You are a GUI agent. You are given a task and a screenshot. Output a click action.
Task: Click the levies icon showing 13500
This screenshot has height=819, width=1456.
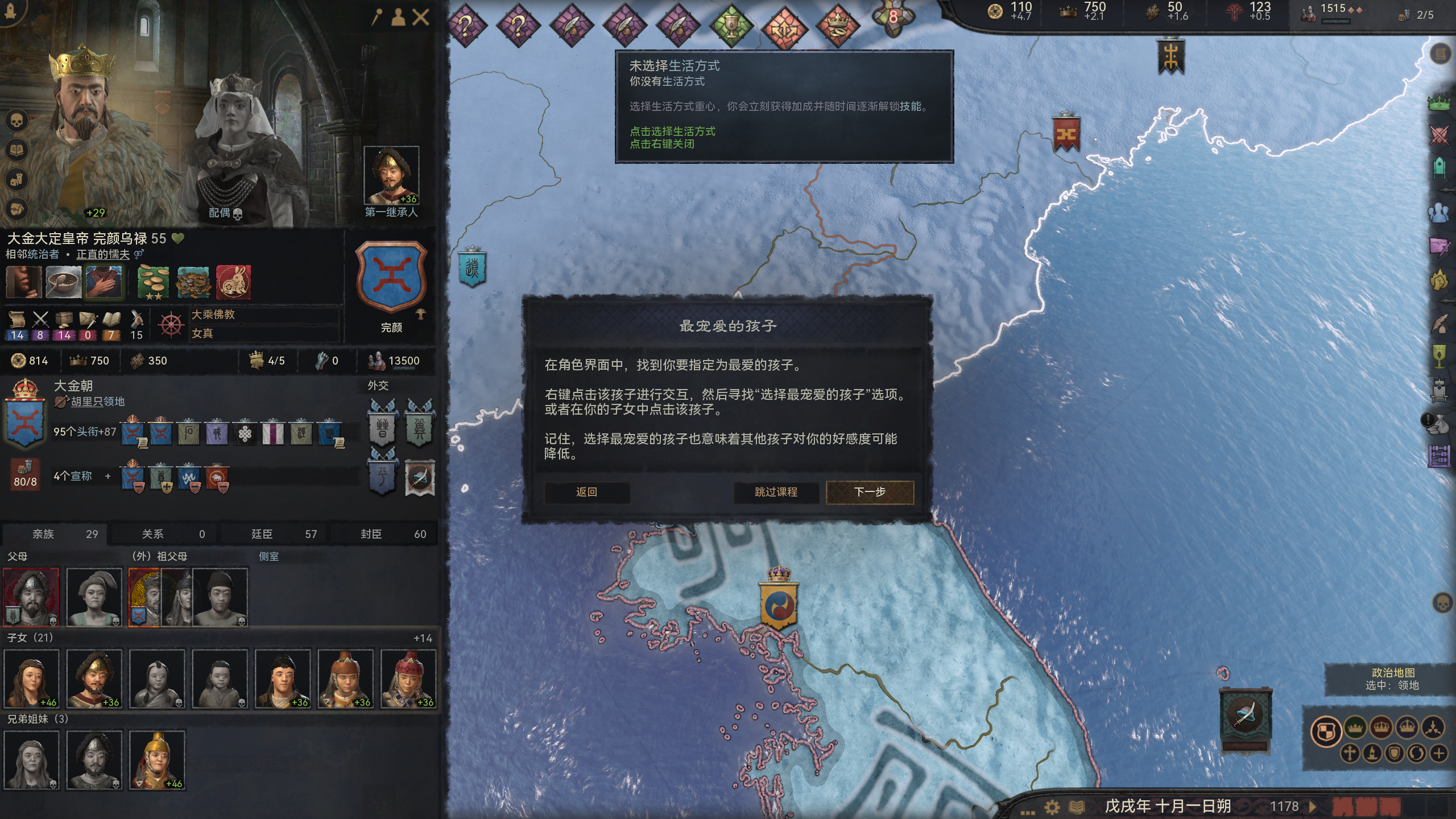pos(376,360)
